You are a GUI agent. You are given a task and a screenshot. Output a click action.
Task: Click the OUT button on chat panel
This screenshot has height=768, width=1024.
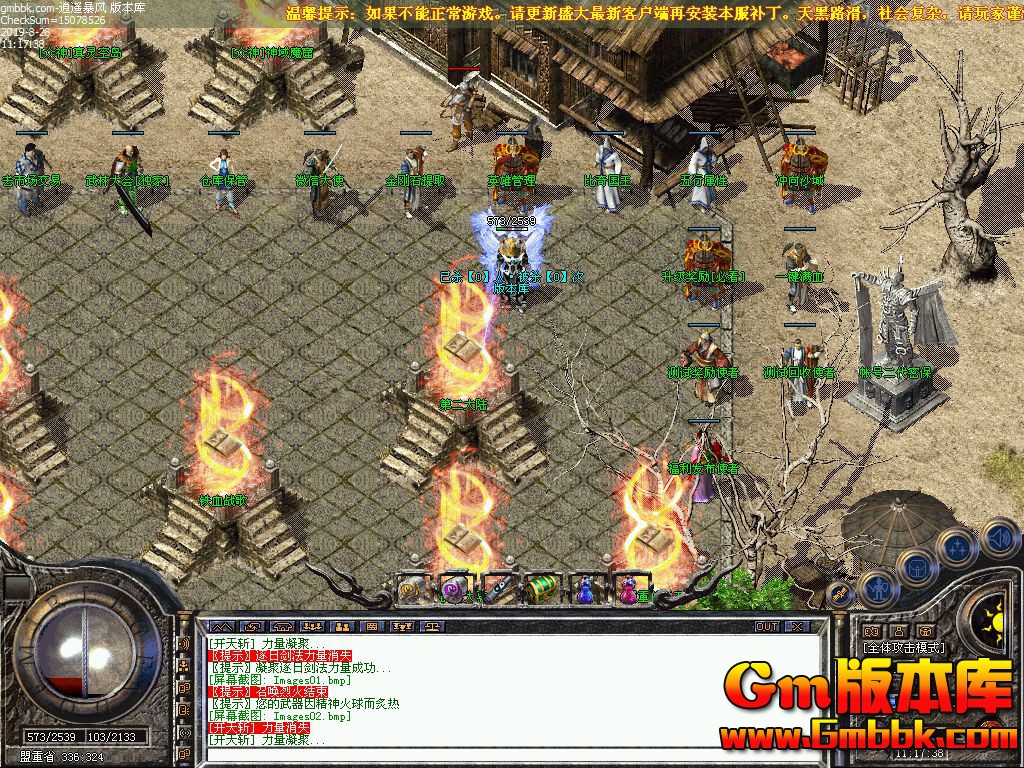click(766, 626)
